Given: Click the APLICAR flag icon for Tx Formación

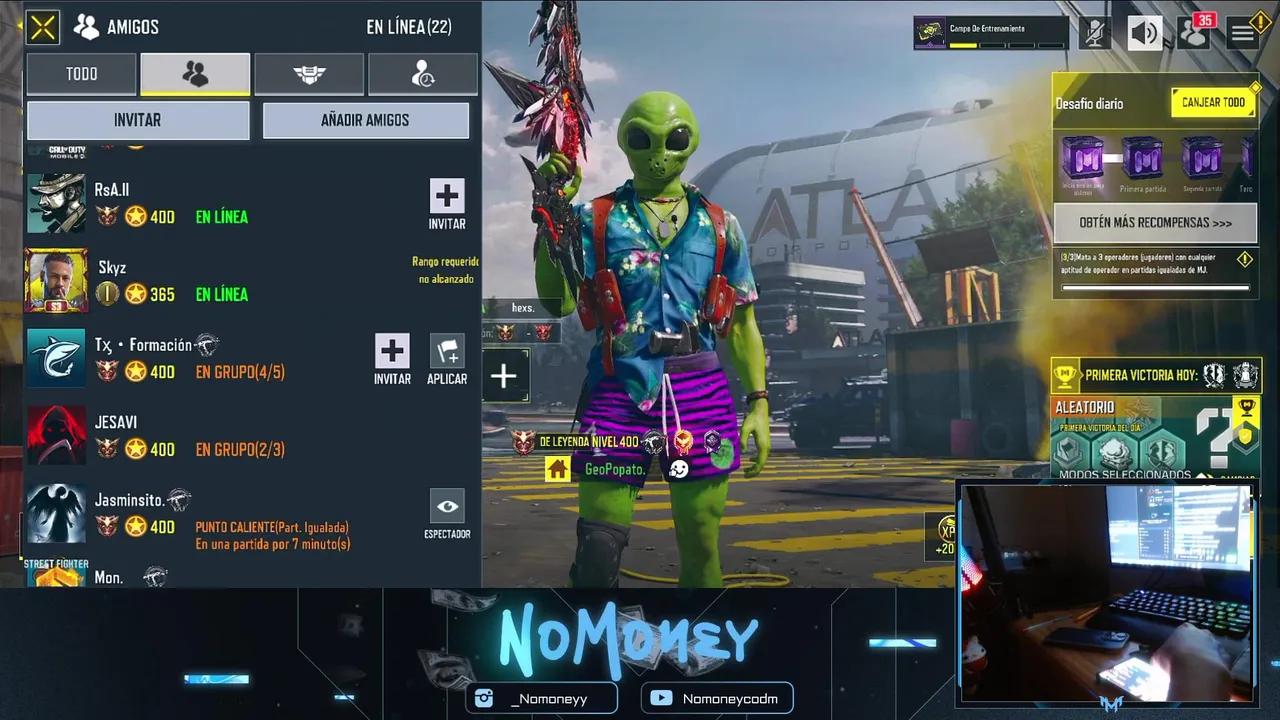Looking at the screenshot, I should [x=447, y=351].
